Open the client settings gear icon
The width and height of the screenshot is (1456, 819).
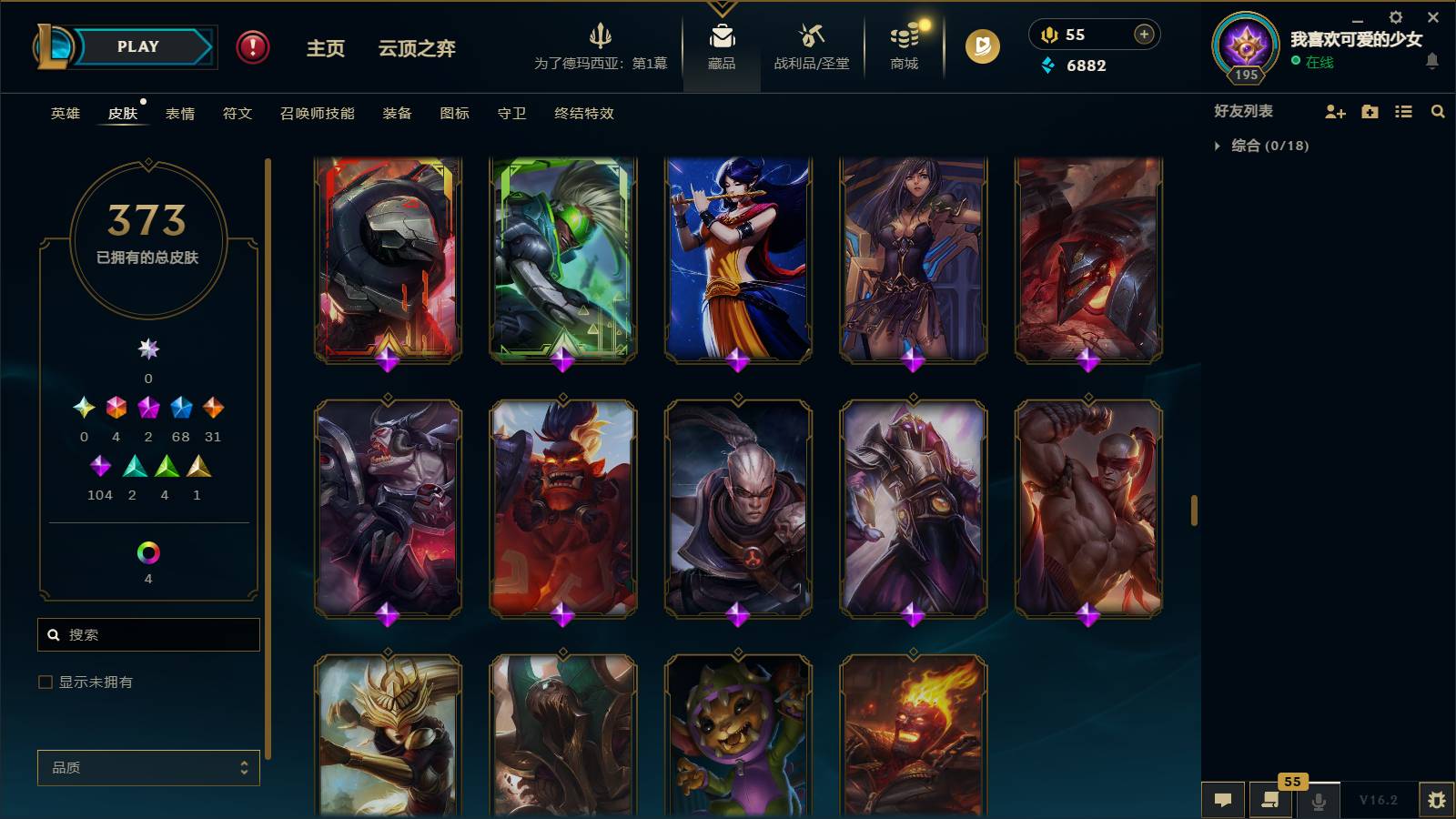point(1395,16)
